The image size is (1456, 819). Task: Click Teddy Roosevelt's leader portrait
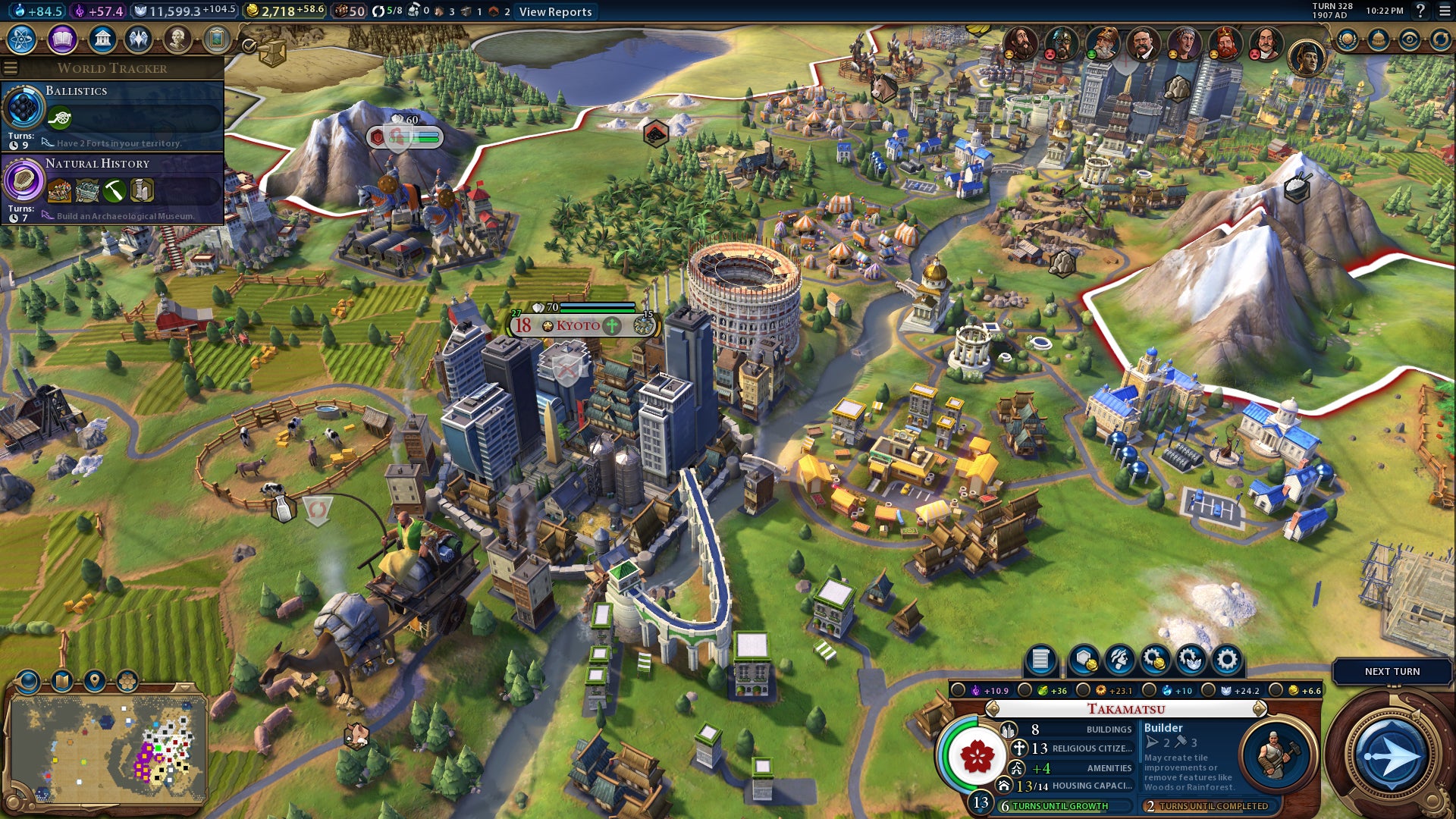(x=1141, y=43)
